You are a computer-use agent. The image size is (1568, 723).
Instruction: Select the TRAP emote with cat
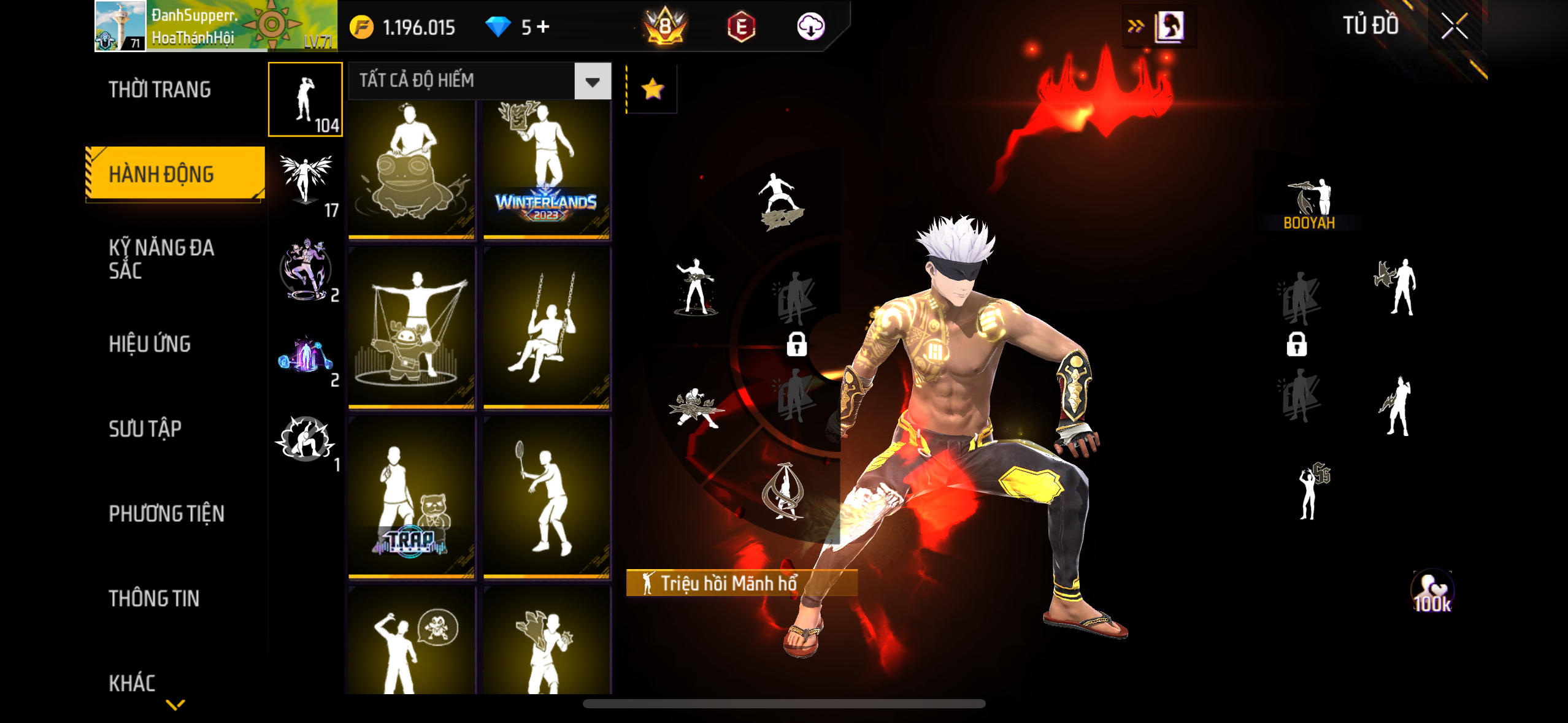(412, 498)
